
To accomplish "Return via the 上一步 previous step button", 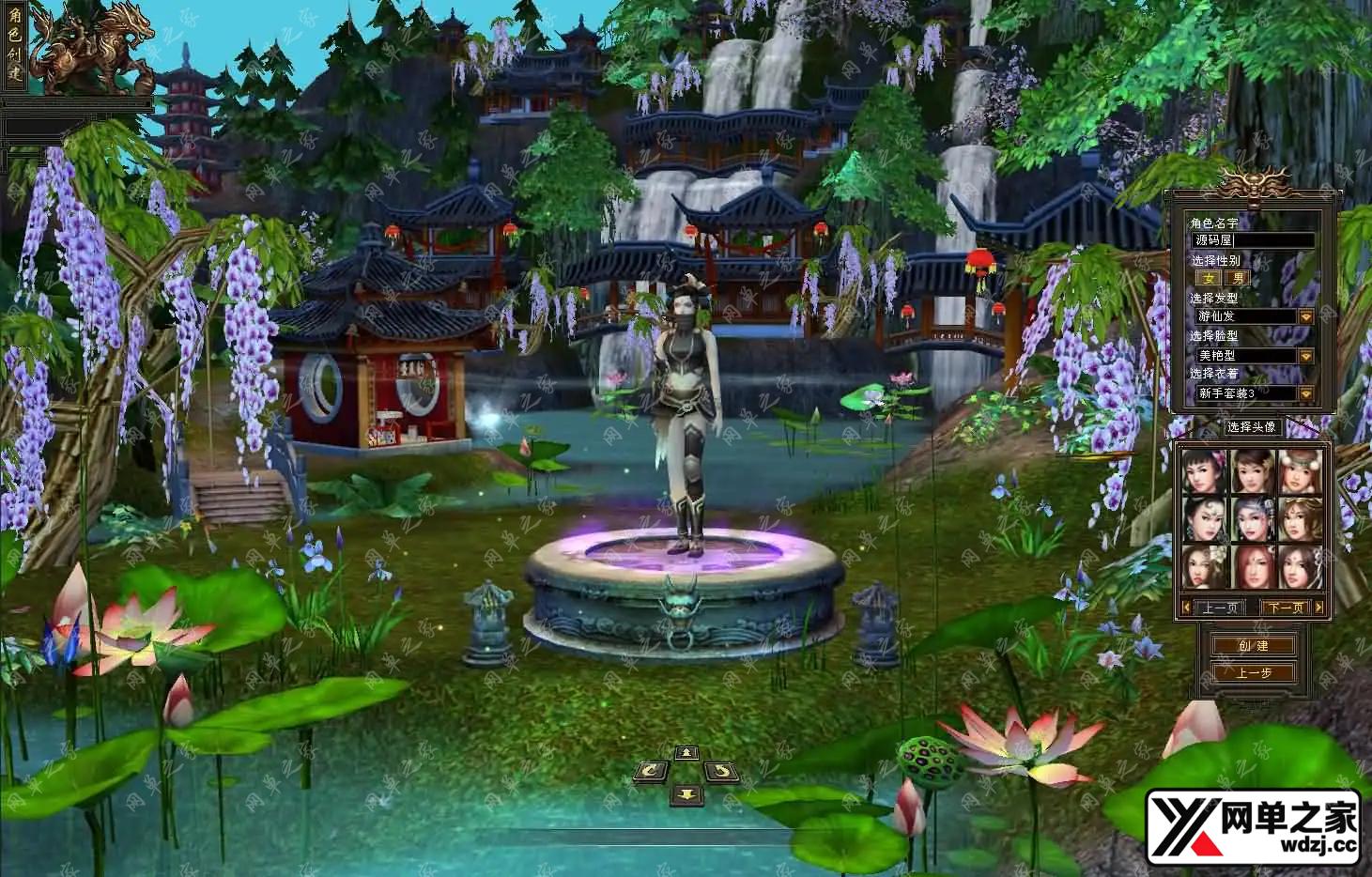I will (x=1253, y=672).
